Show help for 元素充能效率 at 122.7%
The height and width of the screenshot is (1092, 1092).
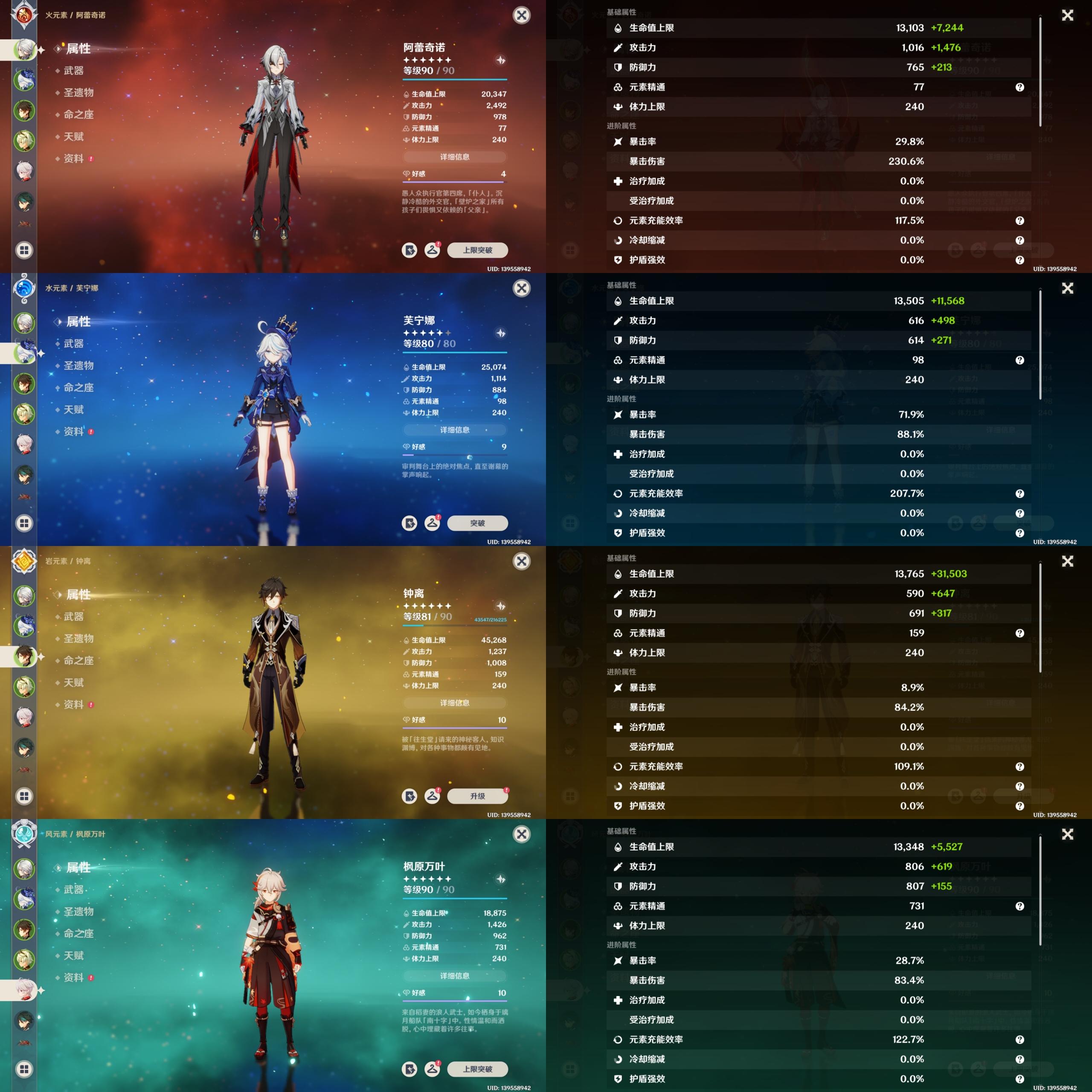[x=1019, y=1040]
